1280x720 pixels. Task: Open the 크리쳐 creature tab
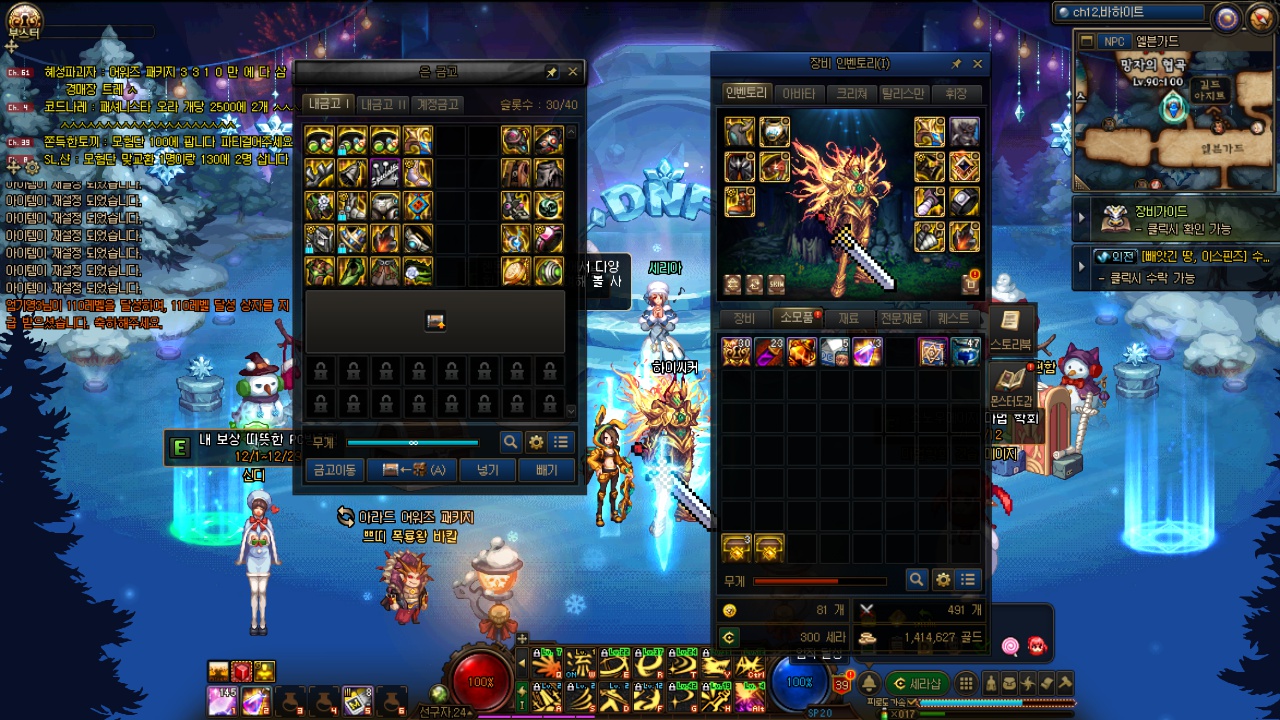(x=852, y=93)
